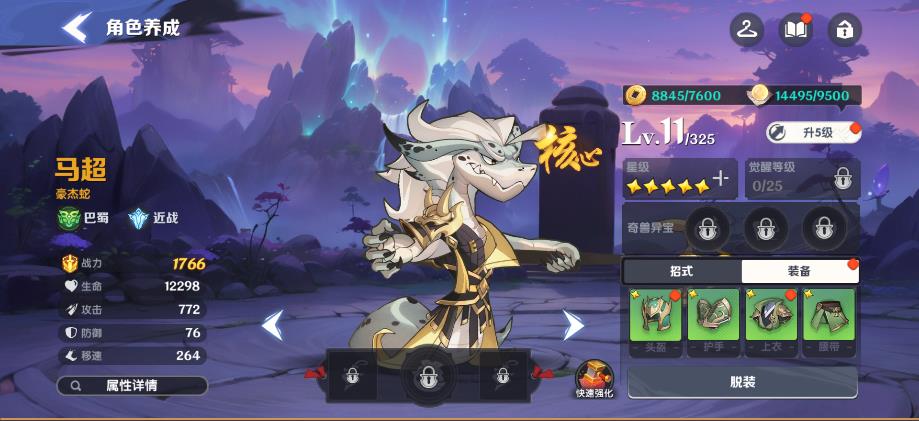Click the 升5级 level-up button

812,132
